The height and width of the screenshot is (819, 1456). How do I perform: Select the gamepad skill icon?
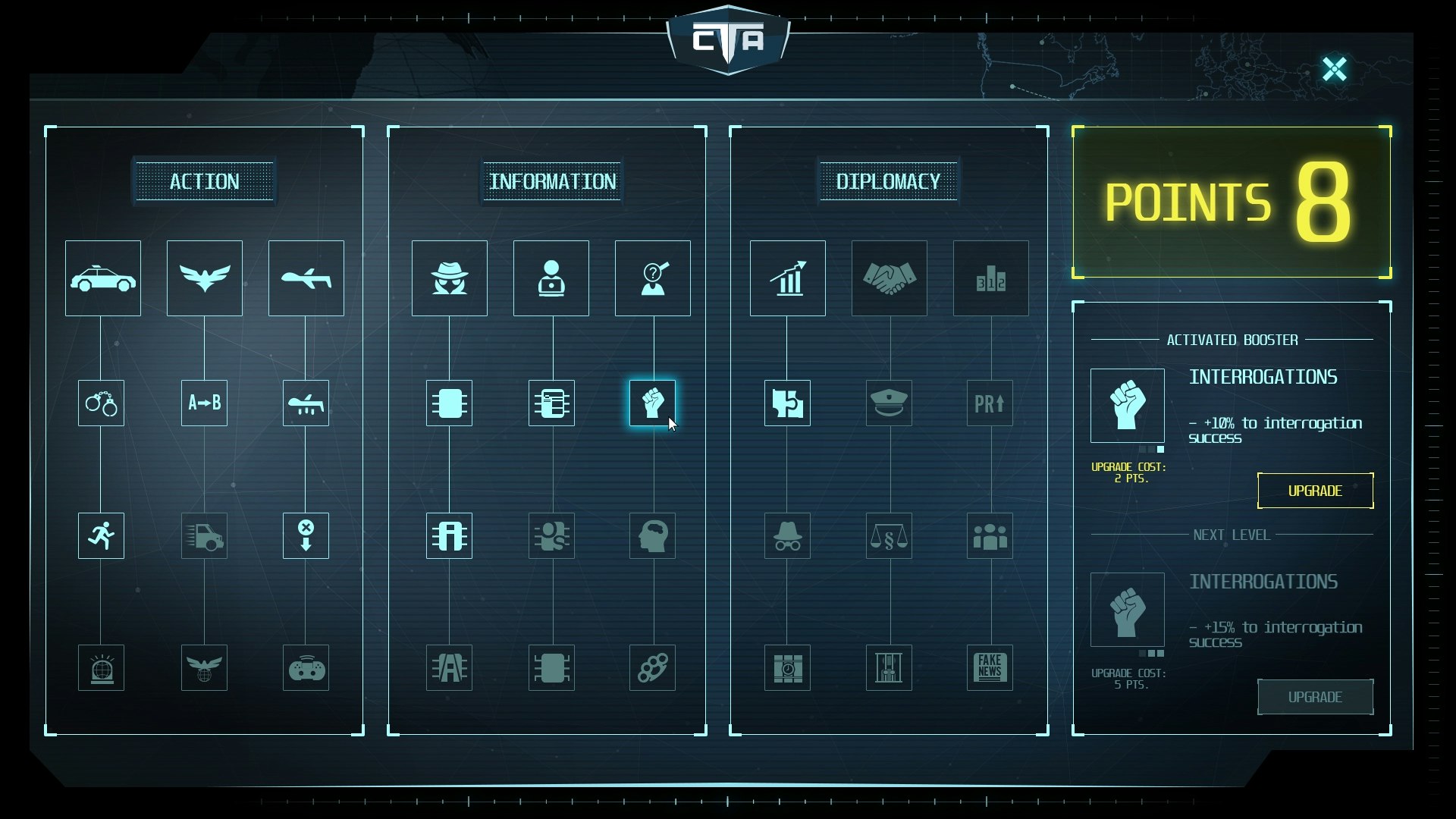pos(306,668)
